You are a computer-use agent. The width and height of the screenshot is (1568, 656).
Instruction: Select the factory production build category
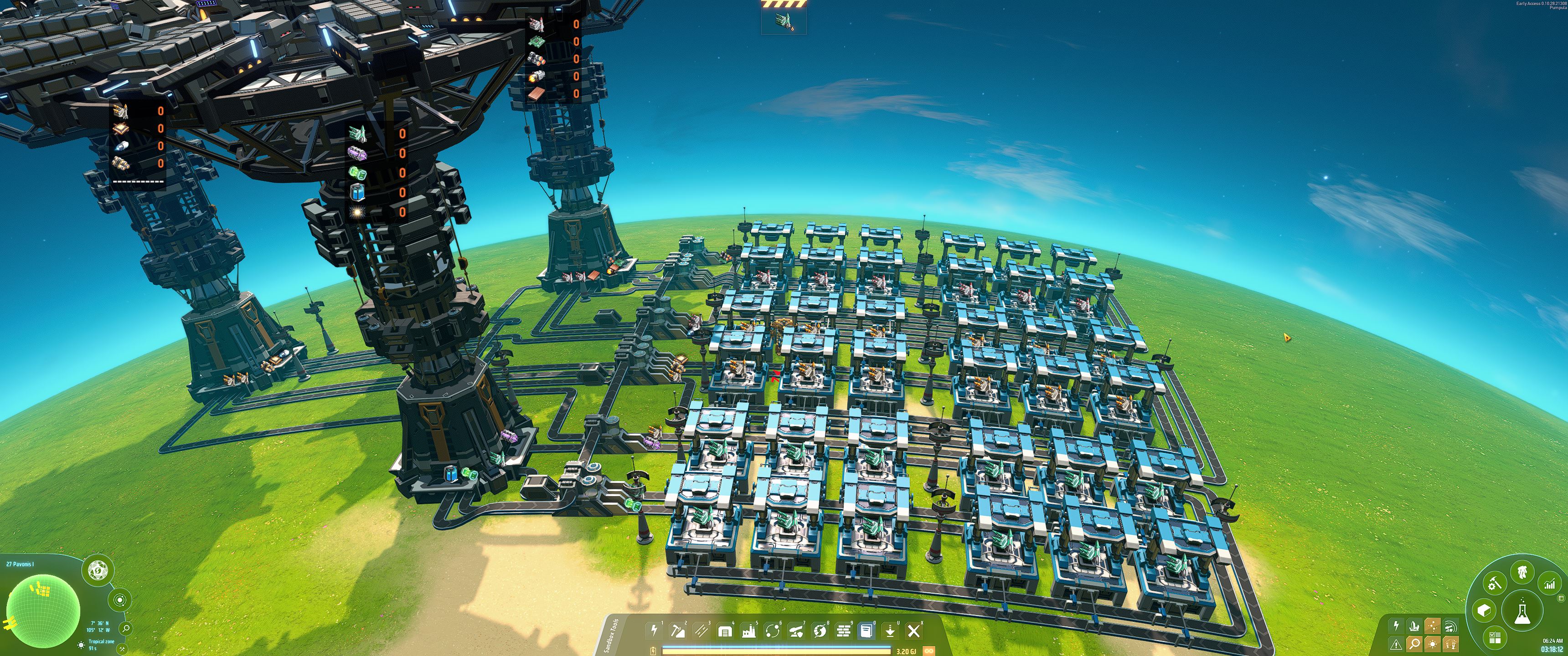tap(748, 631)
